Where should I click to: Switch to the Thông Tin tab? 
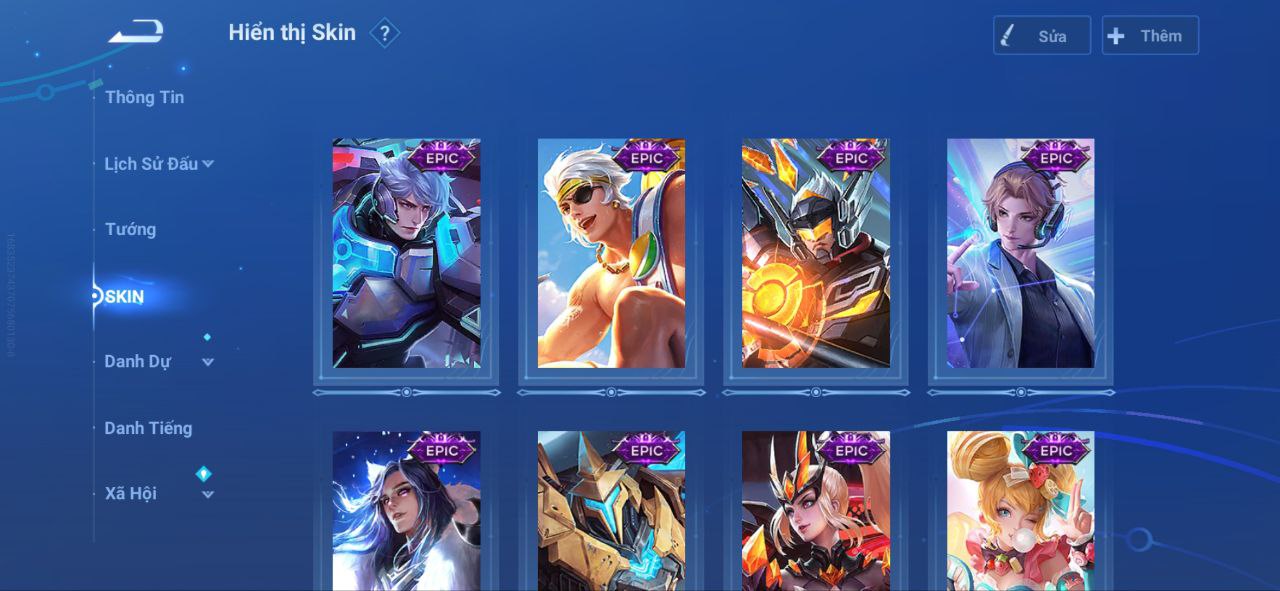144,97
